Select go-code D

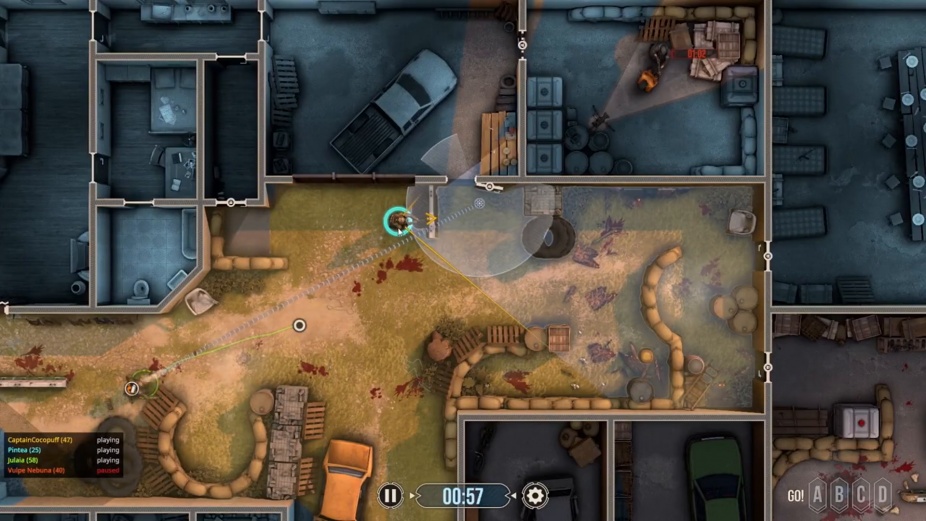click(882, 494)
